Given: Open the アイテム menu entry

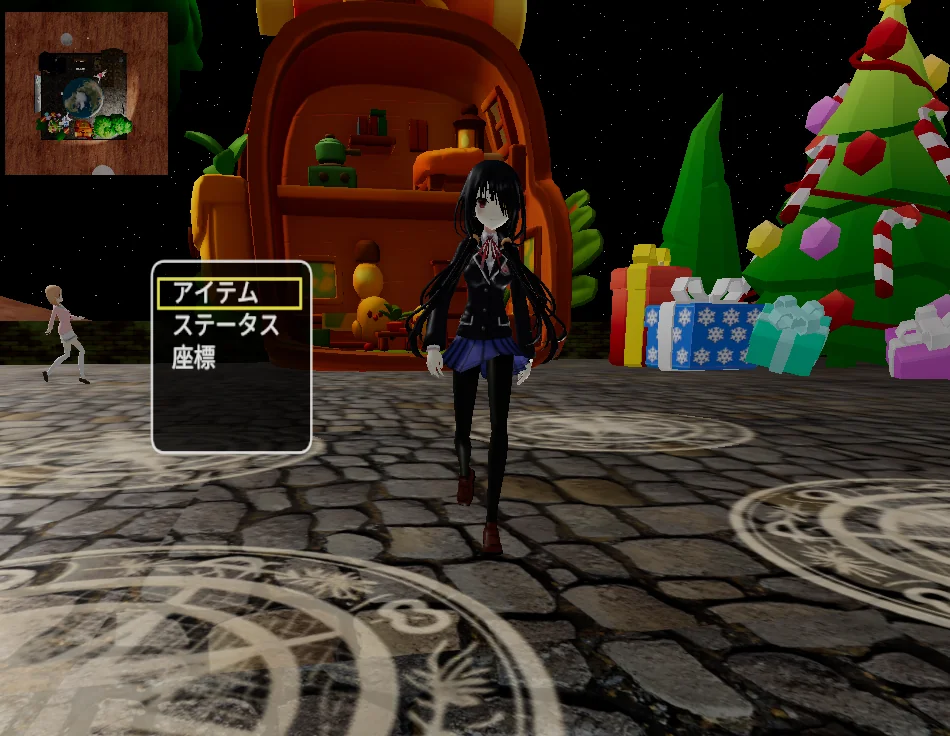Looking at the screenshot, I should [x=229, y=293].
